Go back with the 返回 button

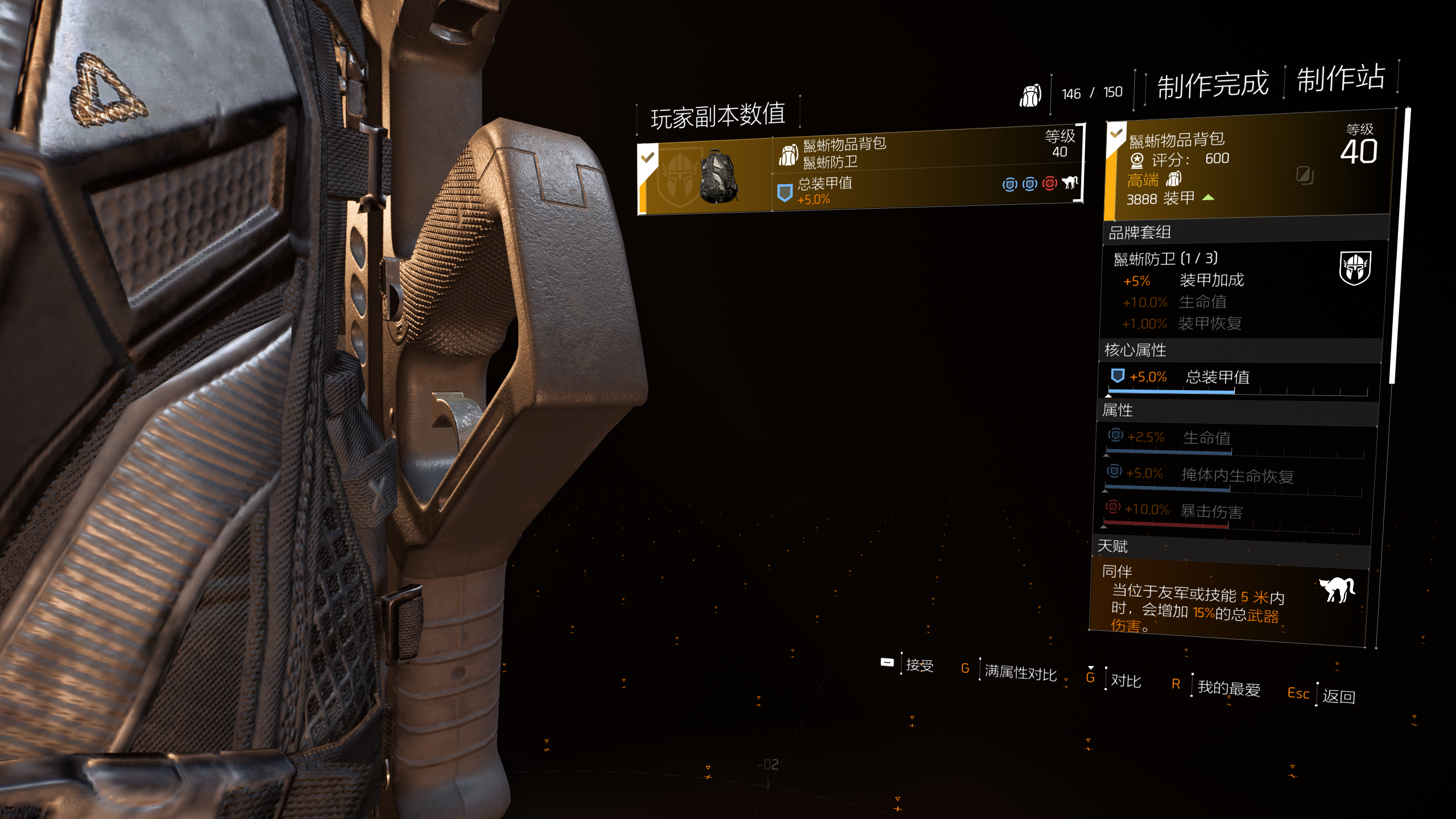(x=1338, y=696)
